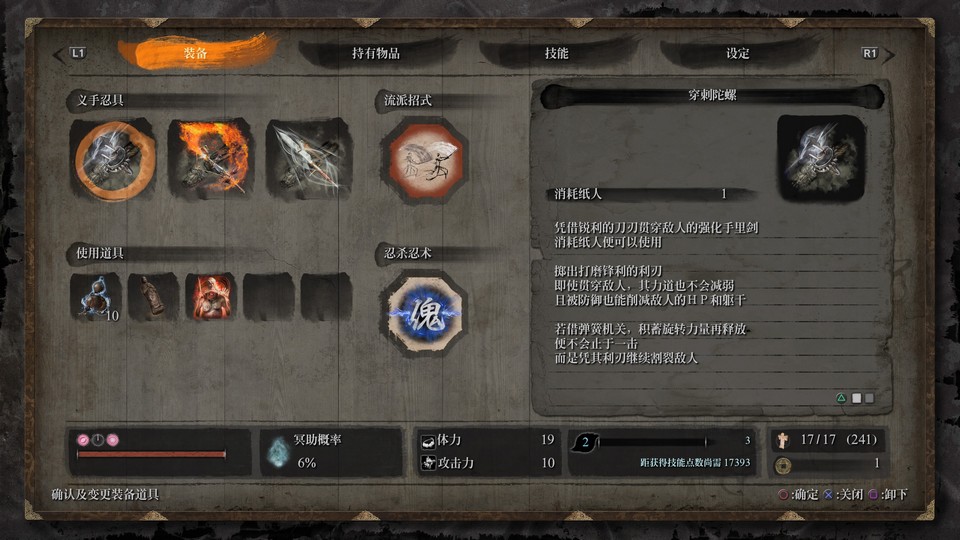Go to the 设定 settings tab
This screenshot has width=960, height=540.
pos(737,54)
